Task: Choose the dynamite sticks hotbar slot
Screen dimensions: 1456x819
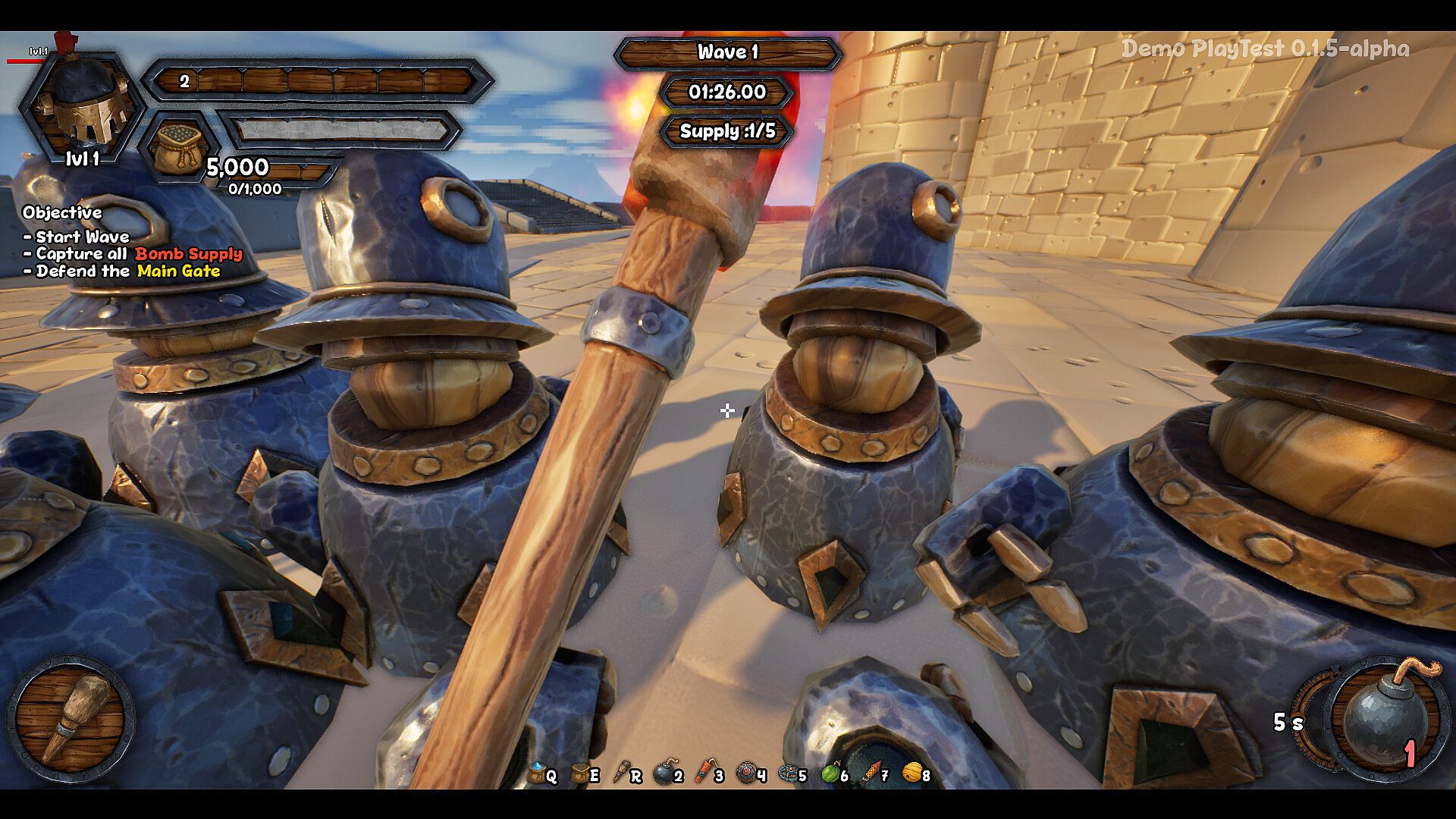Action: [x=704, y=773]
